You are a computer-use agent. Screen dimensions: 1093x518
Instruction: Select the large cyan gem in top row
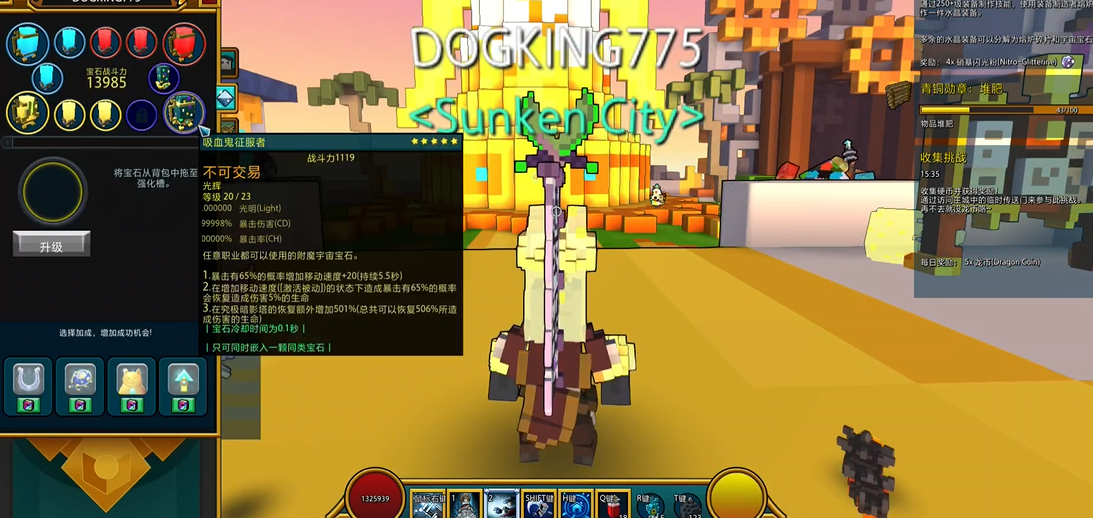point(27,45)
